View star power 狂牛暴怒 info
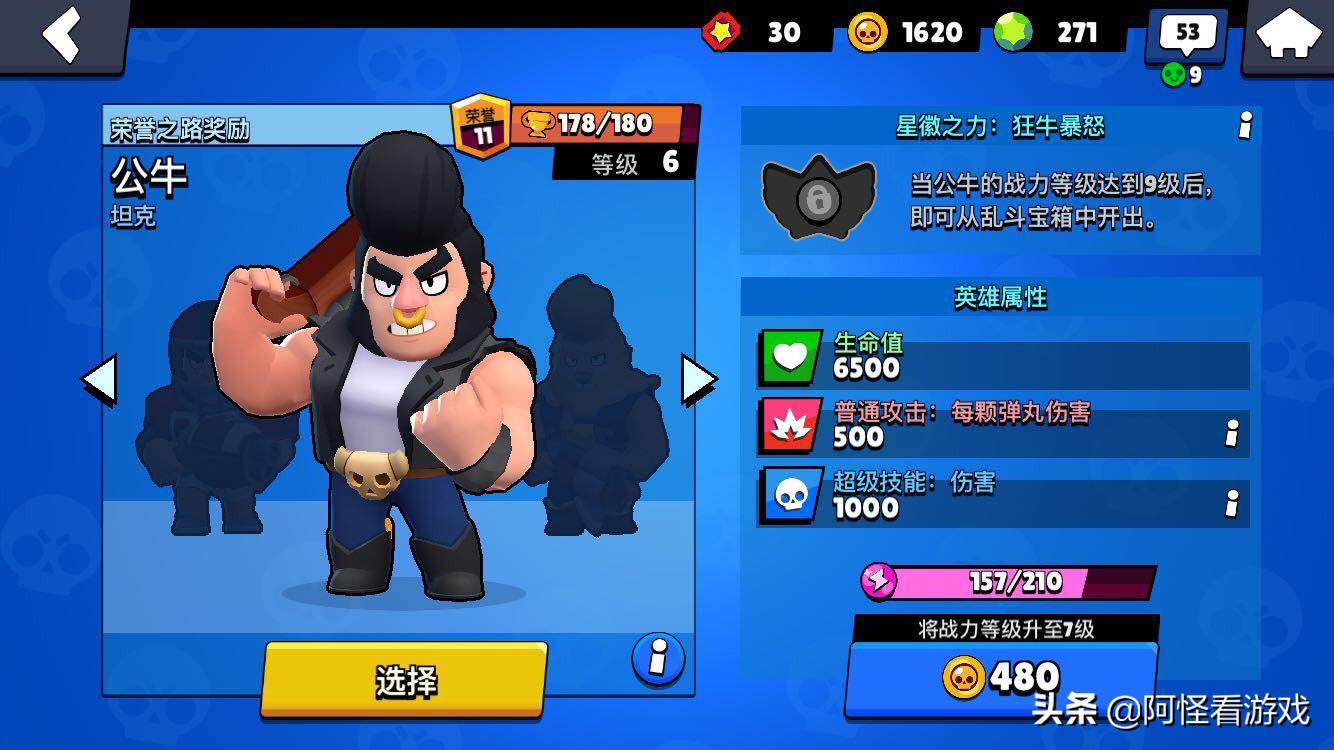Viewport: 1334px width, 750px height. pyautogui.click(x=1245, y=126)
